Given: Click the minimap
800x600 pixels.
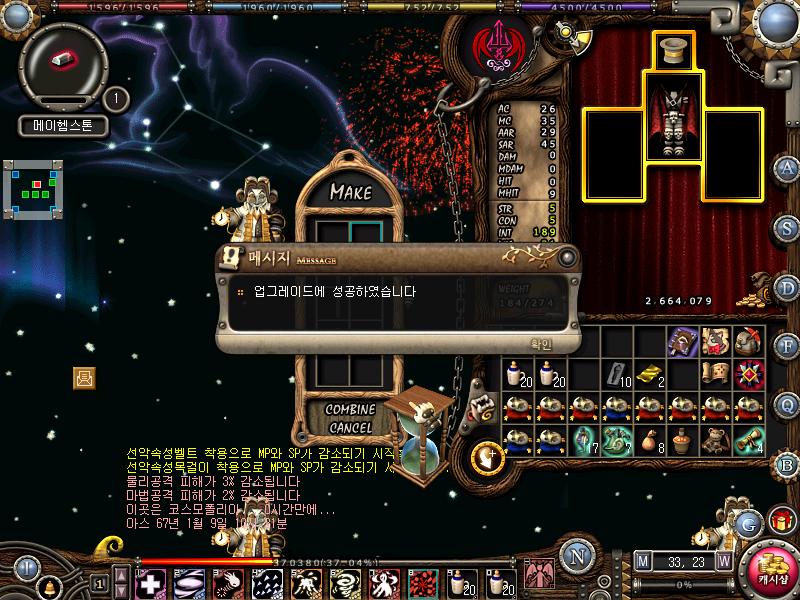Looking at the screenshot, I should click(x=34, y=188).
